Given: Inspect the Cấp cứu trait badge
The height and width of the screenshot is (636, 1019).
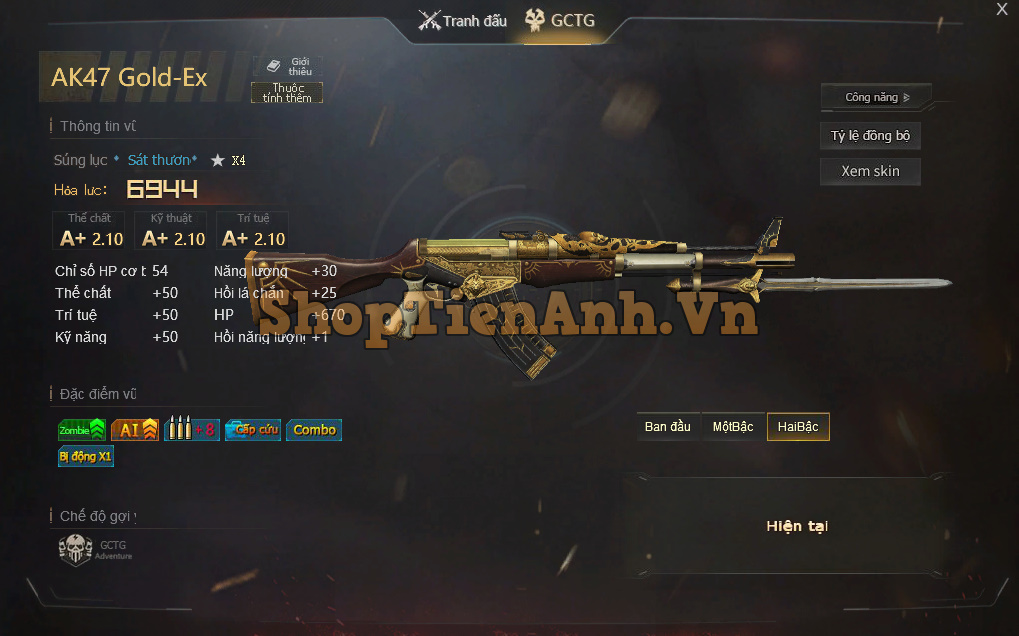Looking at the screenshot, I should click(253, 430).
